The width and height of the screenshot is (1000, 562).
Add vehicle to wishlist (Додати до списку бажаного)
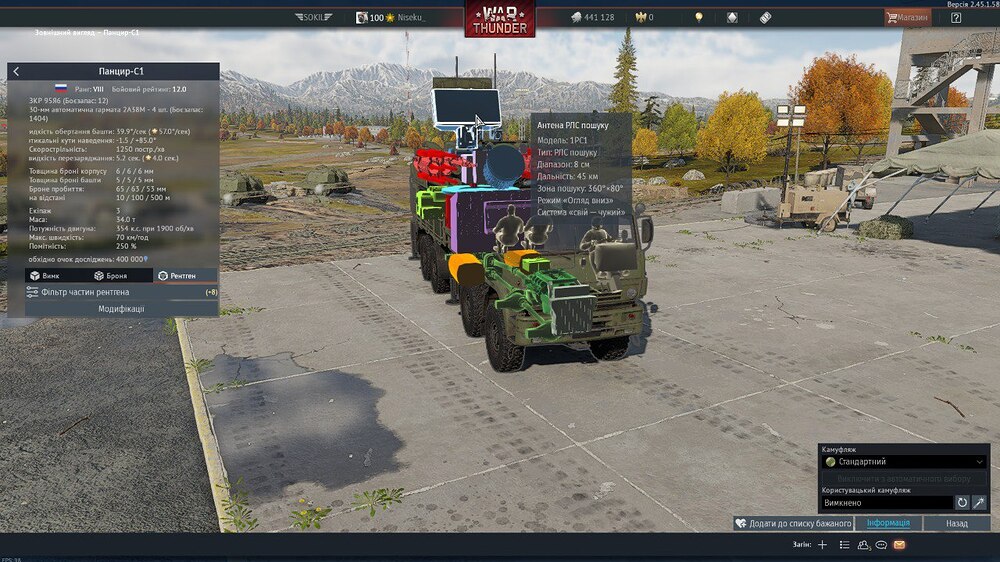[793, 523]
